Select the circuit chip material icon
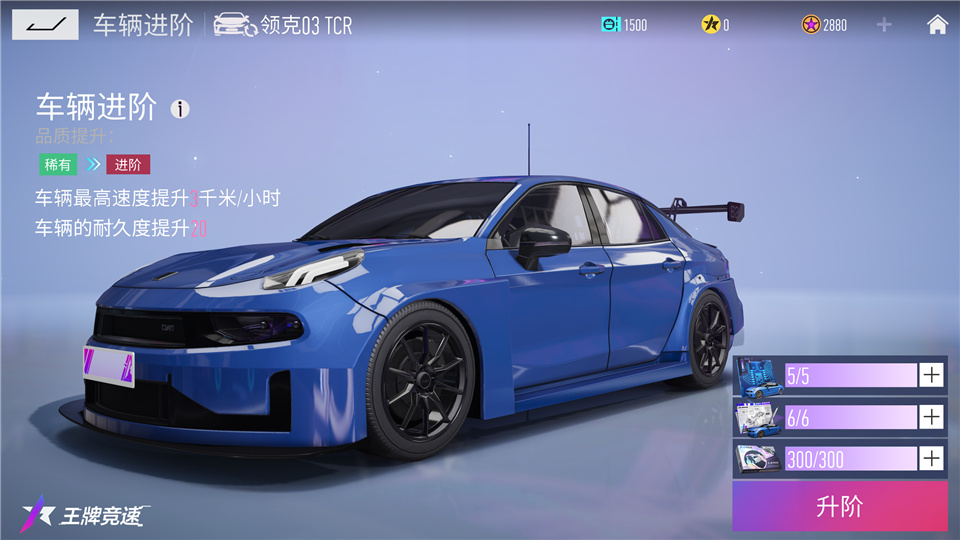The image size is (960, 540). pos(759,375)
